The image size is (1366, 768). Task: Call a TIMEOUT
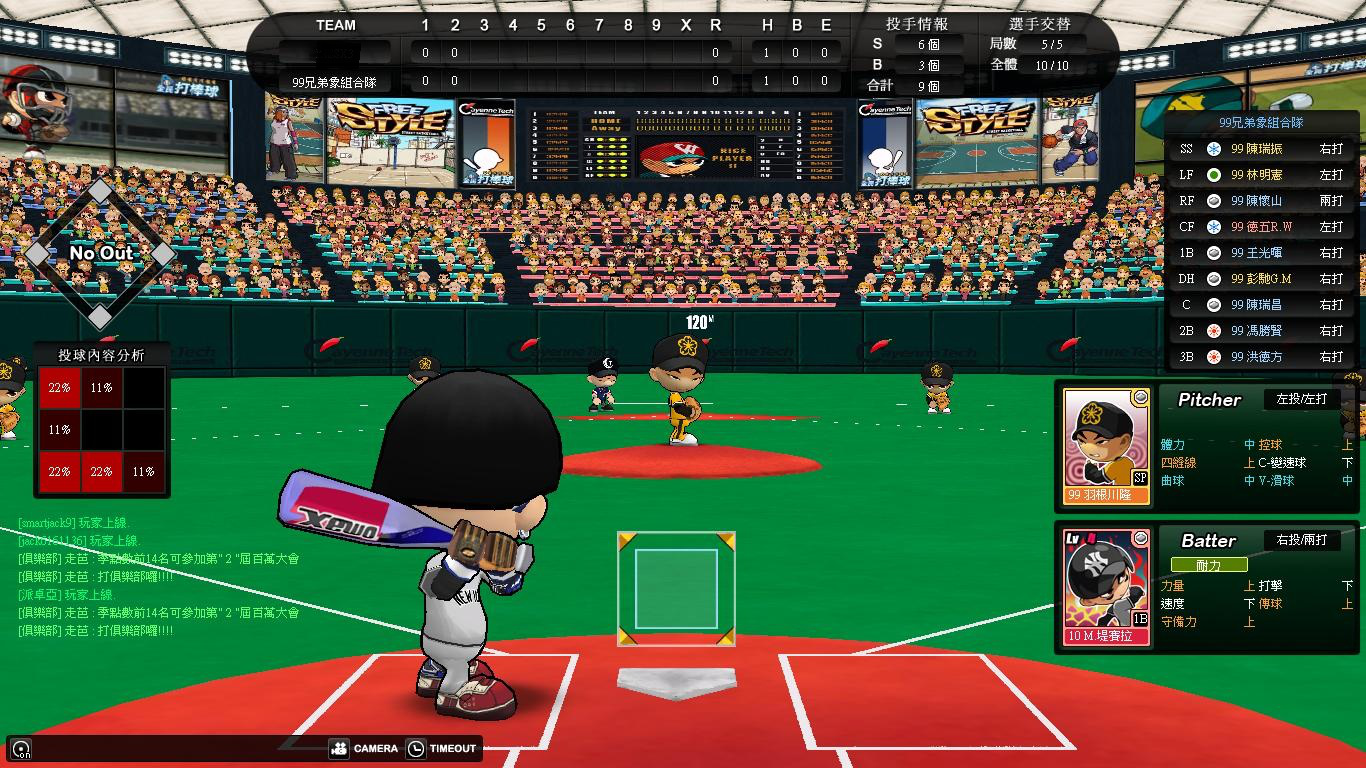442,748
